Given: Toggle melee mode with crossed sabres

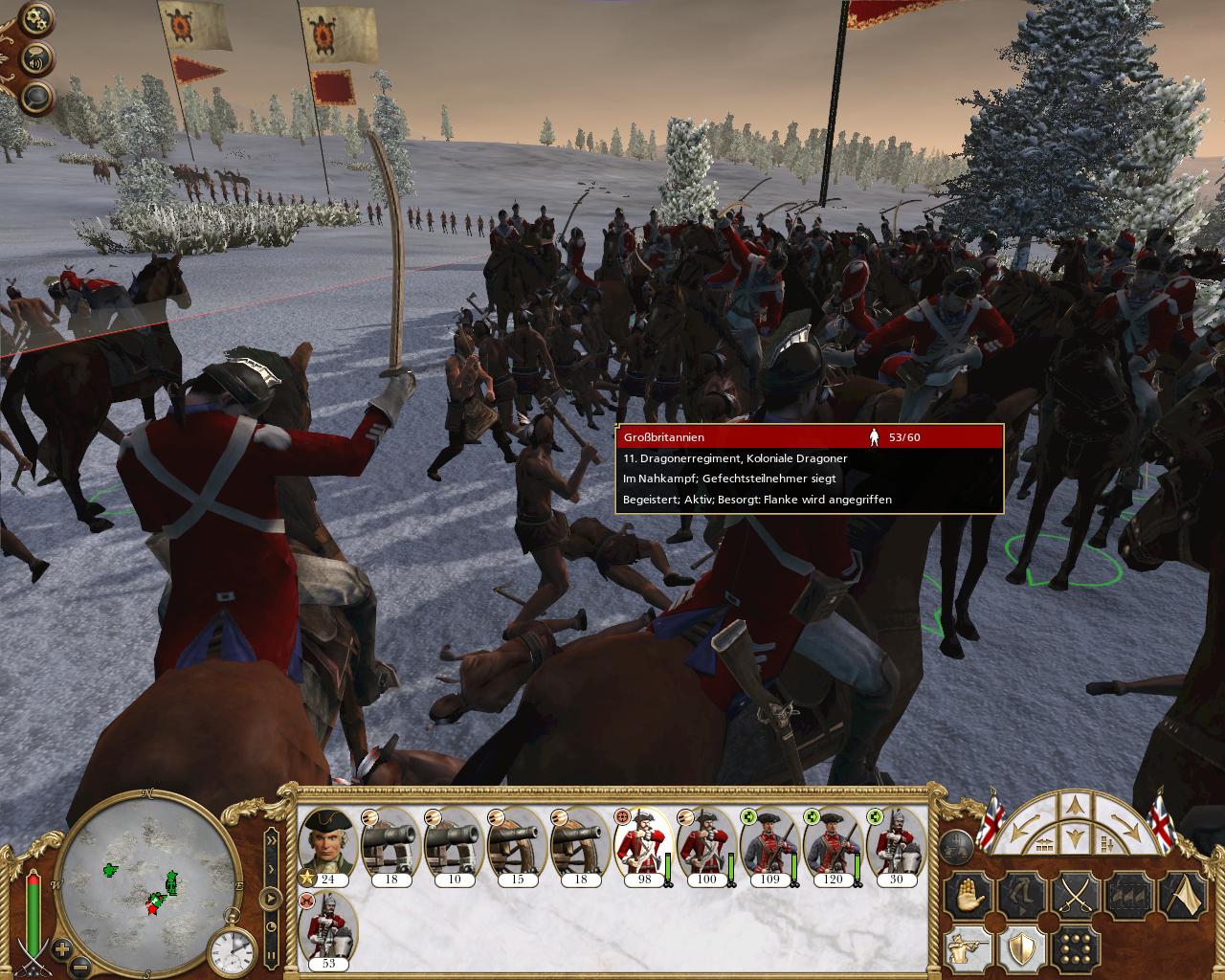Looking at the screenshot, I should (1075, 897).
